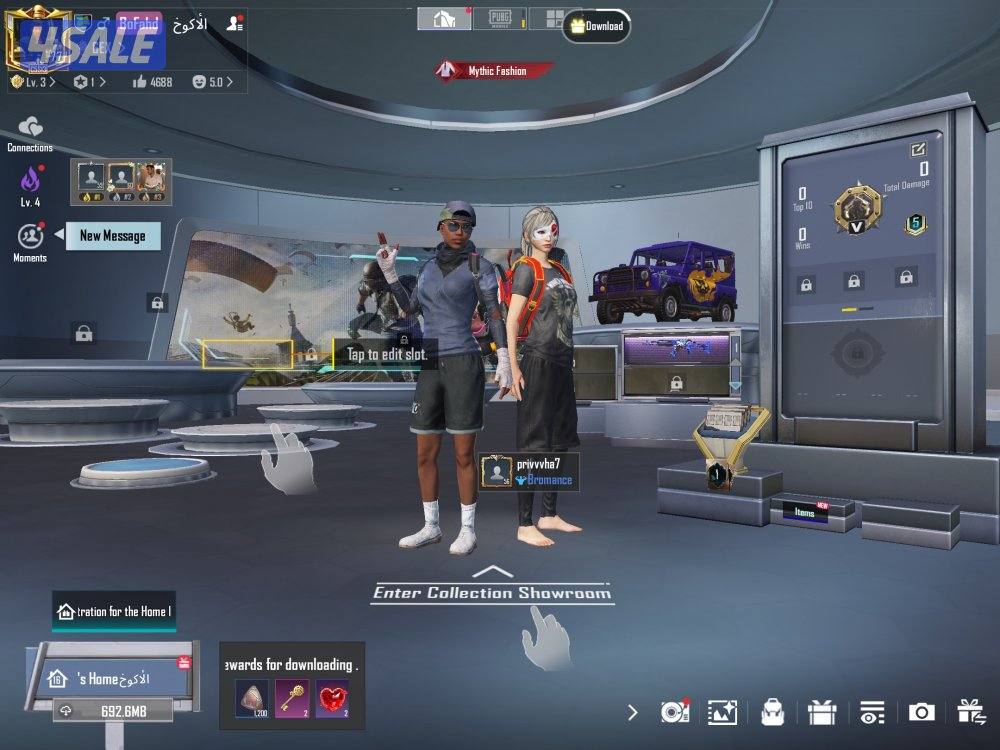Screen dimensions: 1000x750
Task: Open the Mythic Fashion banner
Action: coord(495,71)
